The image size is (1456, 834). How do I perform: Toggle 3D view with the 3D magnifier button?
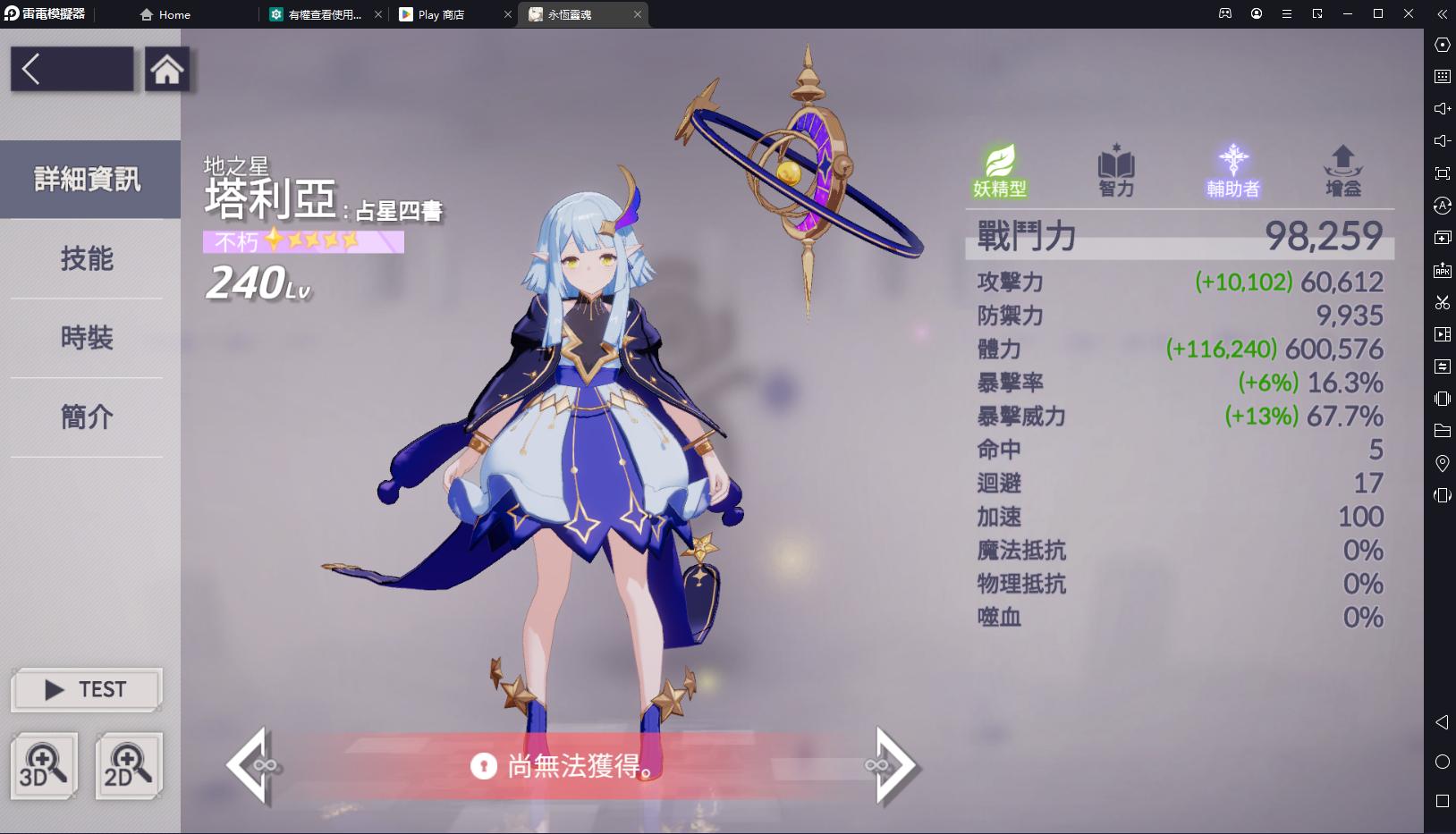click(x=44, y=765)
